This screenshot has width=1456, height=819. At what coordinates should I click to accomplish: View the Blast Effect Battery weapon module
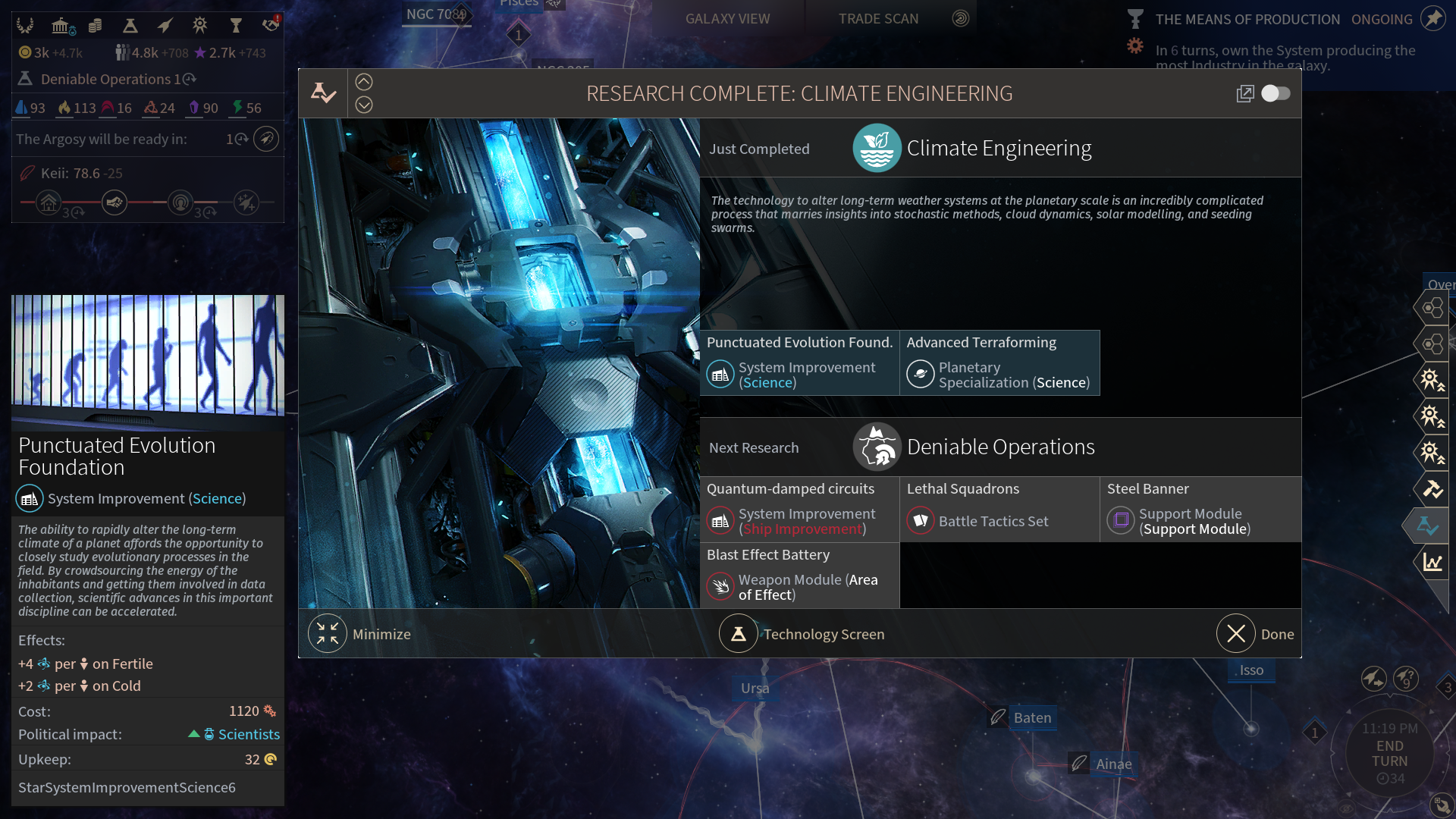(x=799, y=576)
